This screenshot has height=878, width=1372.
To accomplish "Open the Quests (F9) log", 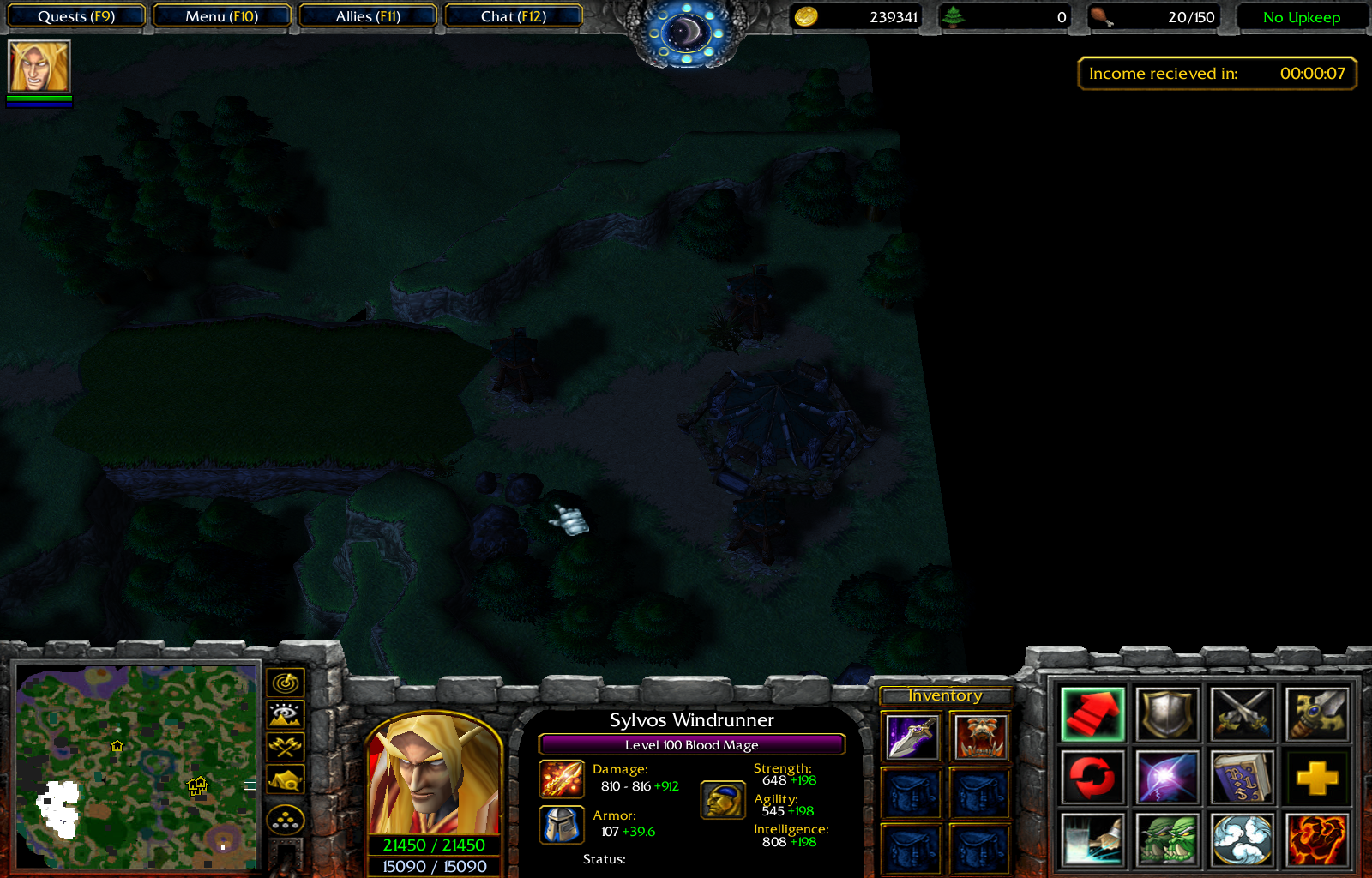I will click(75, 16).
